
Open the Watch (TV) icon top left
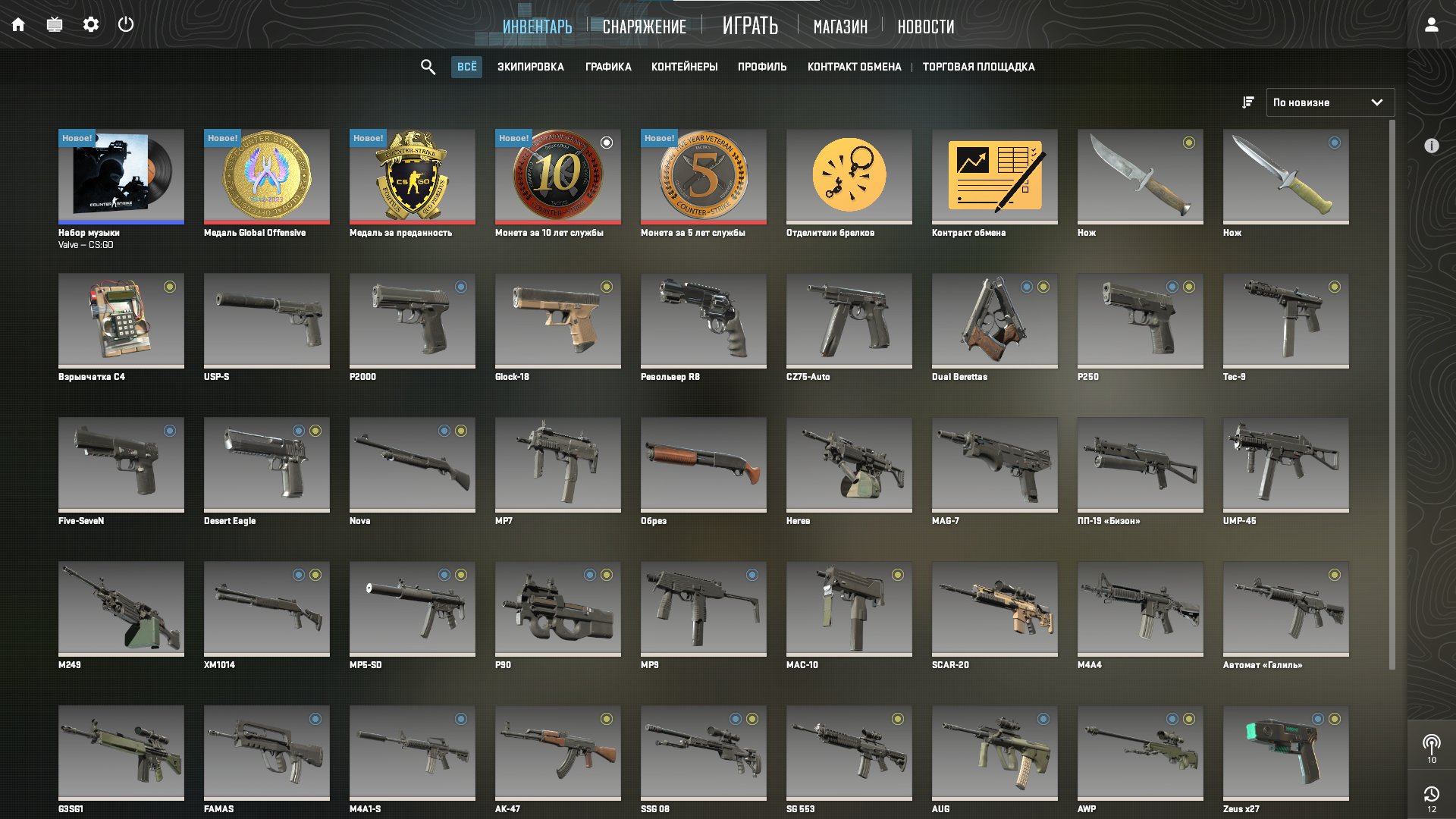tap(54, 24)
